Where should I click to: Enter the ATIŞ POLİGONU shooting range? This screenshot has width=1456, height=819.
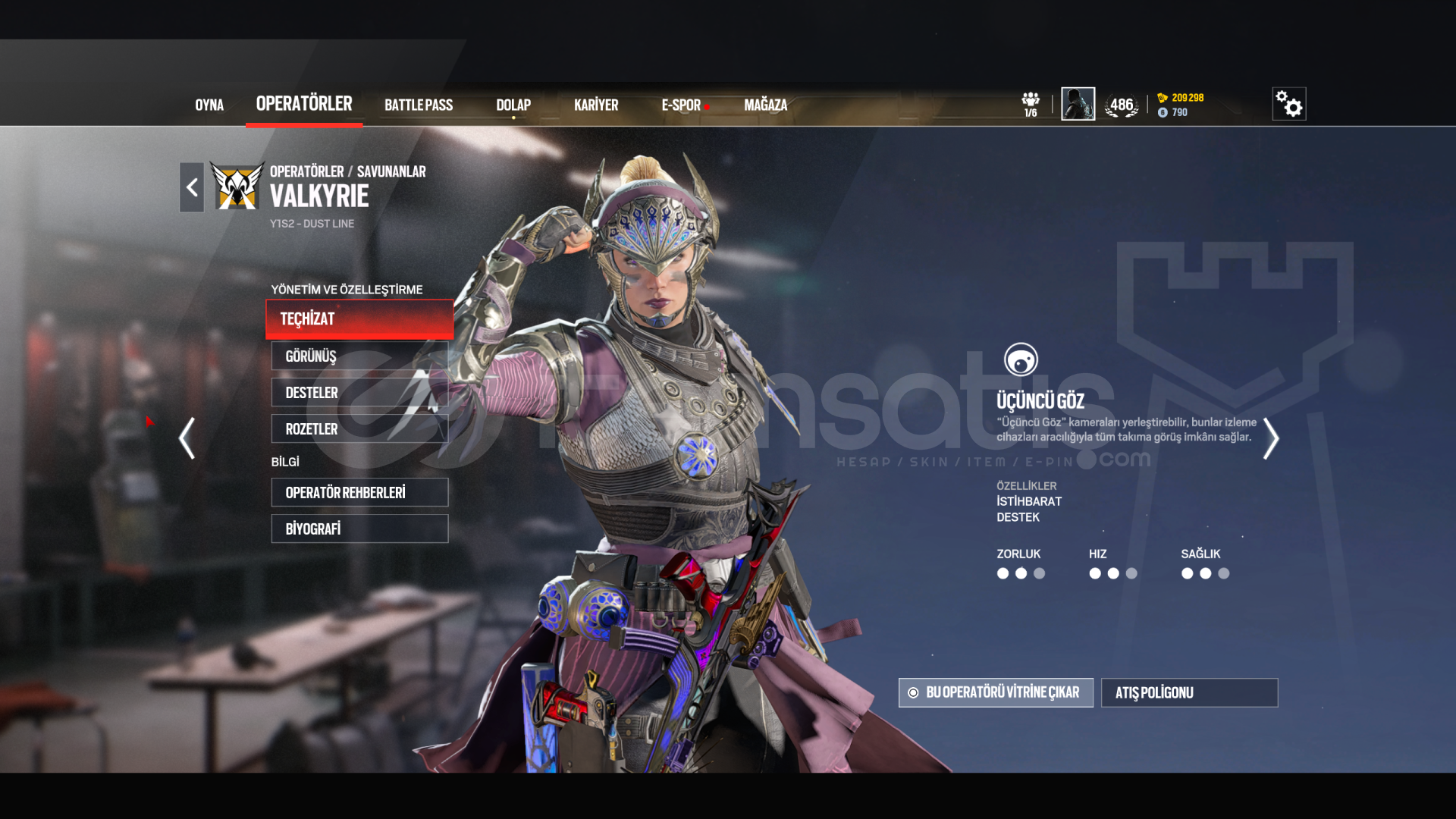click(1189, 692)
